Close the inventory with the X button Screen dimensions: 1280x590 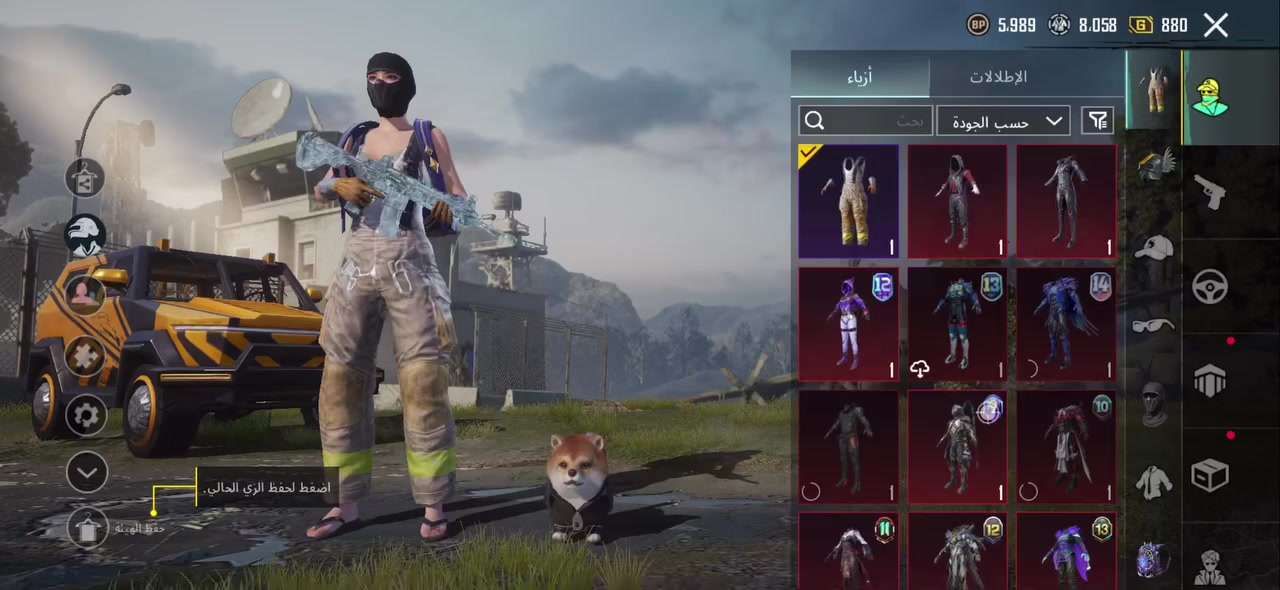1215,26
